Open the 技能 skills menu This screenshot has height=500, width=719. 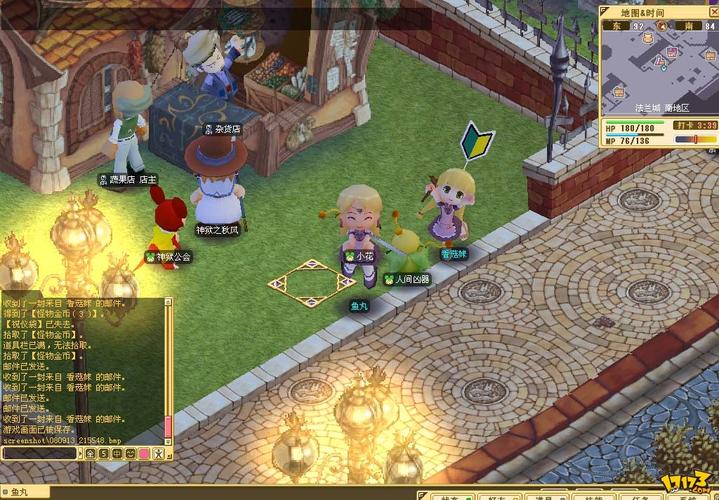[x=592, y=496]
